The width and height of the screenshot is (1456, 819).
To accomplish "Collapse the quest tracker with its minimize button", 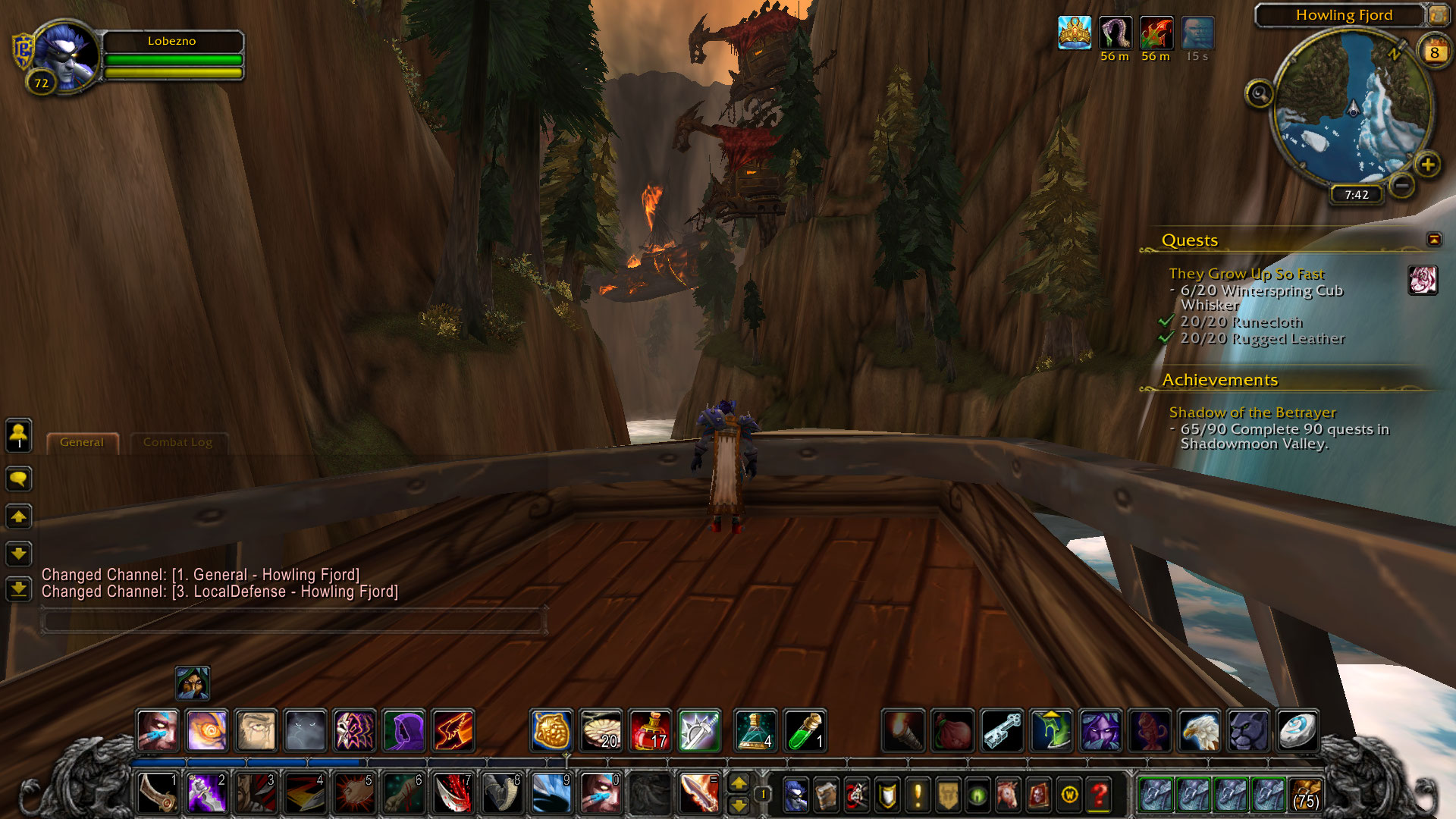I will 1433,240.
